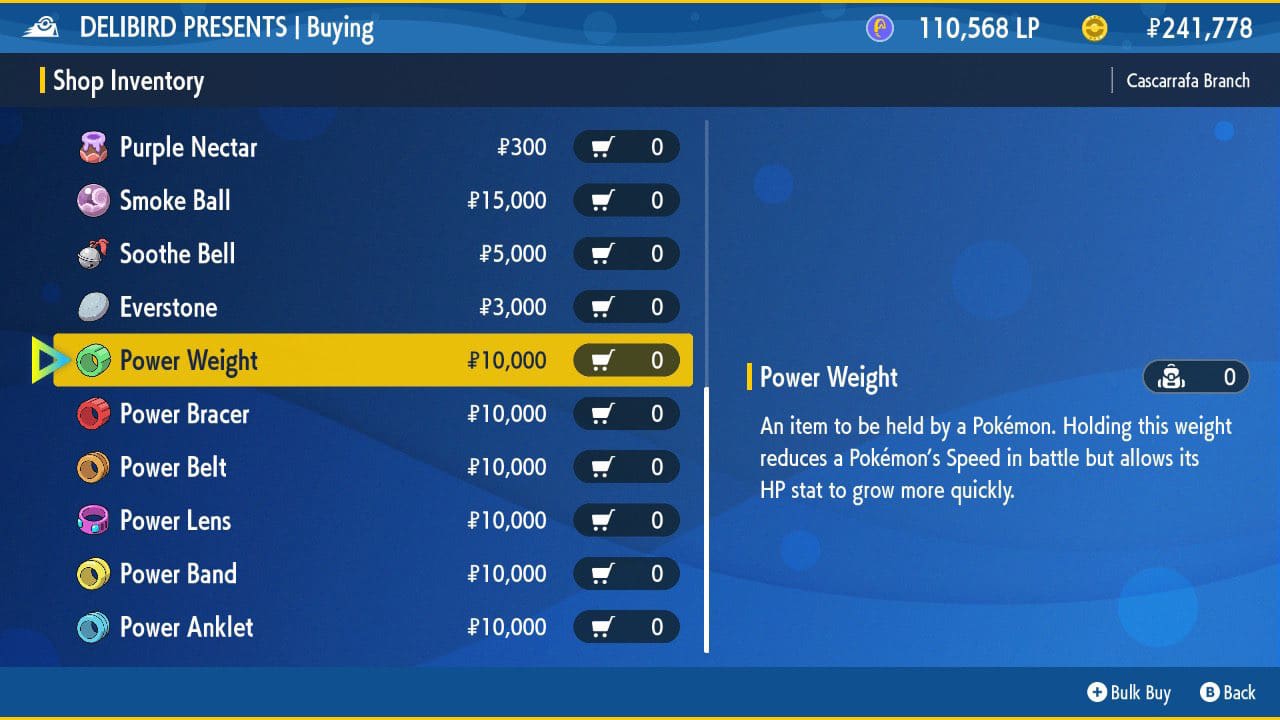Select the Purple Nectar item sprite
The image size is (1280, 720).
tap(91, 147)
